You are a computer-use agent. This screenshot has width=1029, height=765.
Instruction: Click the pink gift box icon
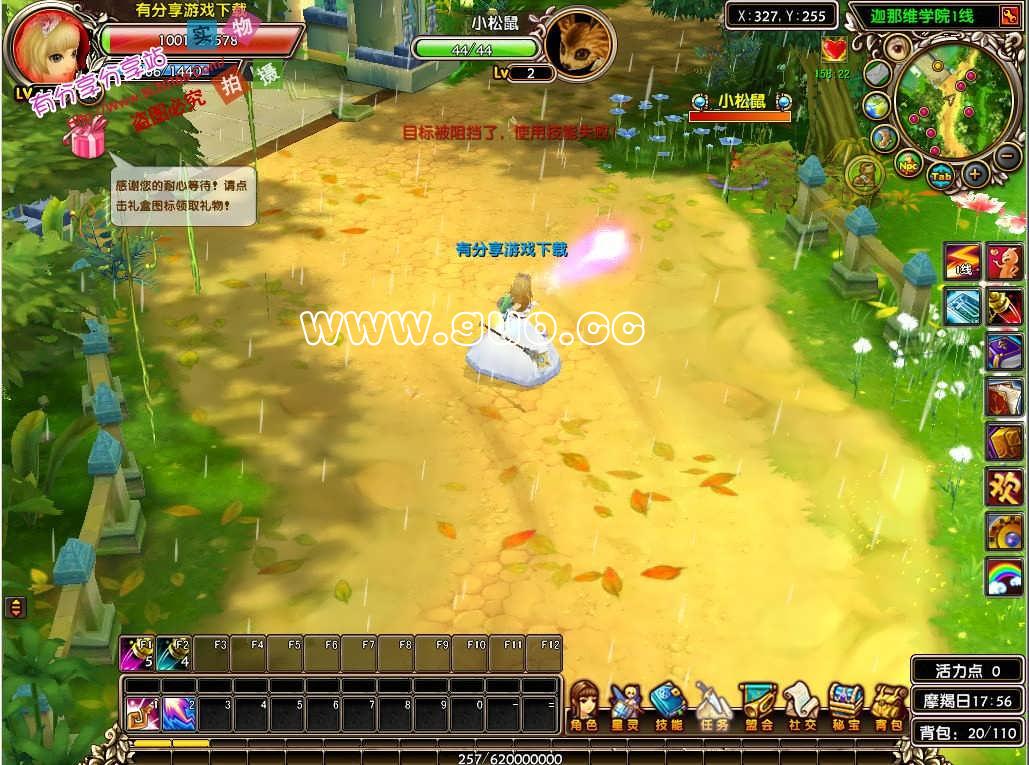[x=88, y=136]
